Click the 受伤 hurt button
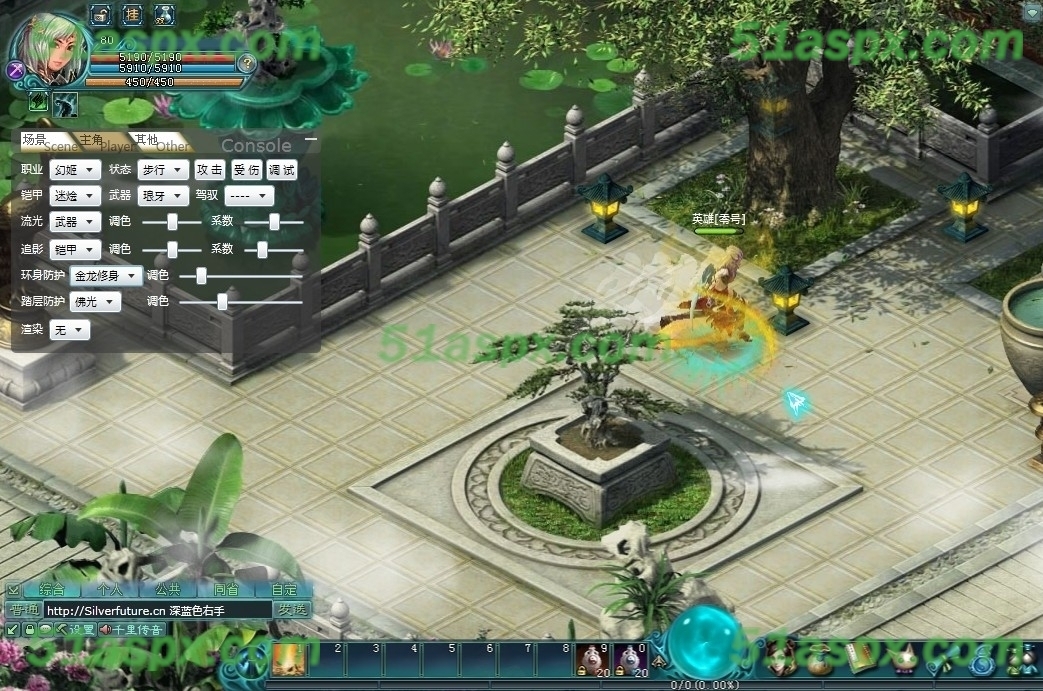1043x691 pixels. tap(246, 170)
